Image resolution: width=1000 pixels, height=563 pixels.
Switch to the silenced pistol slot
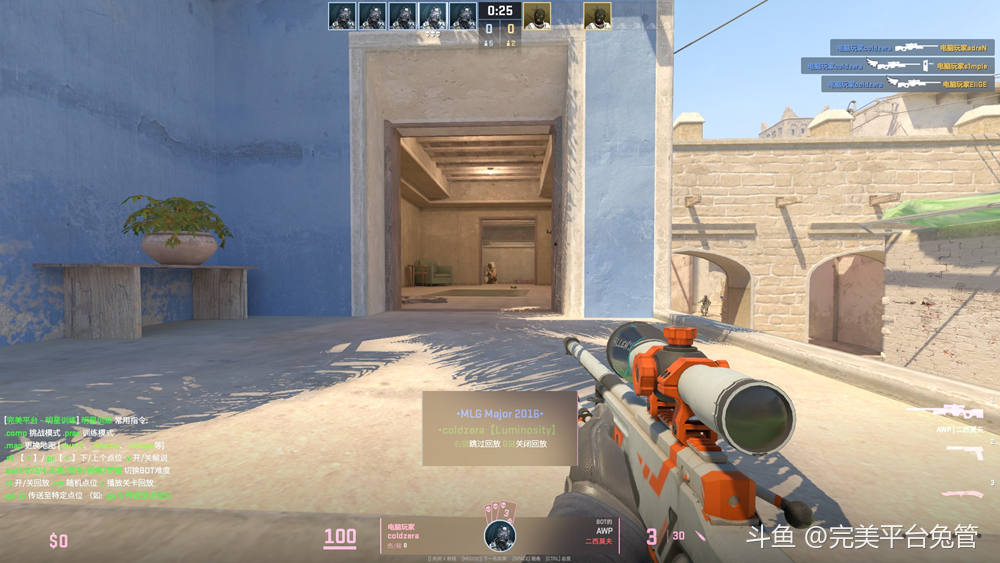(963, 452)
